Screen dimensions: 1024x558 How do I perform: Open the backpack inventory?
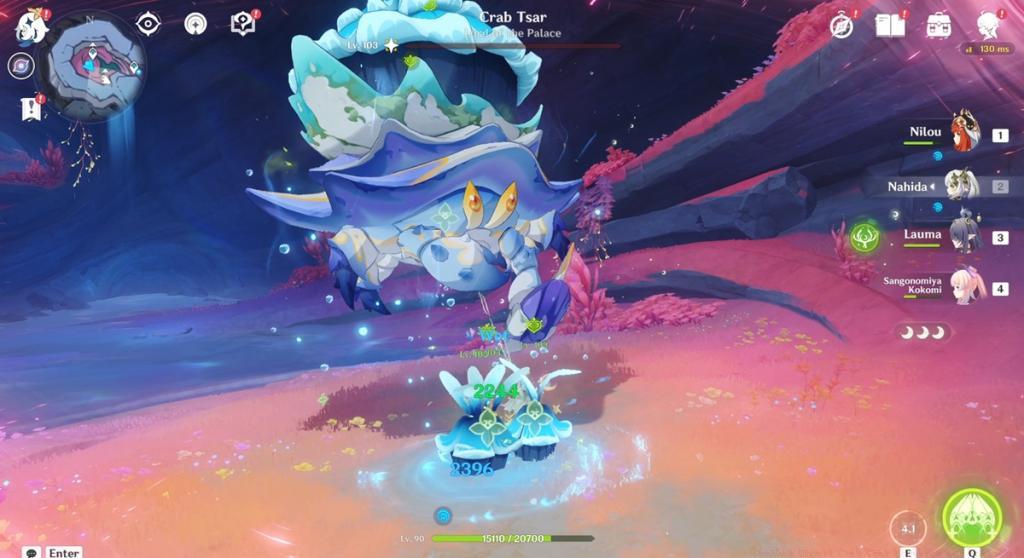coord(938,25)
